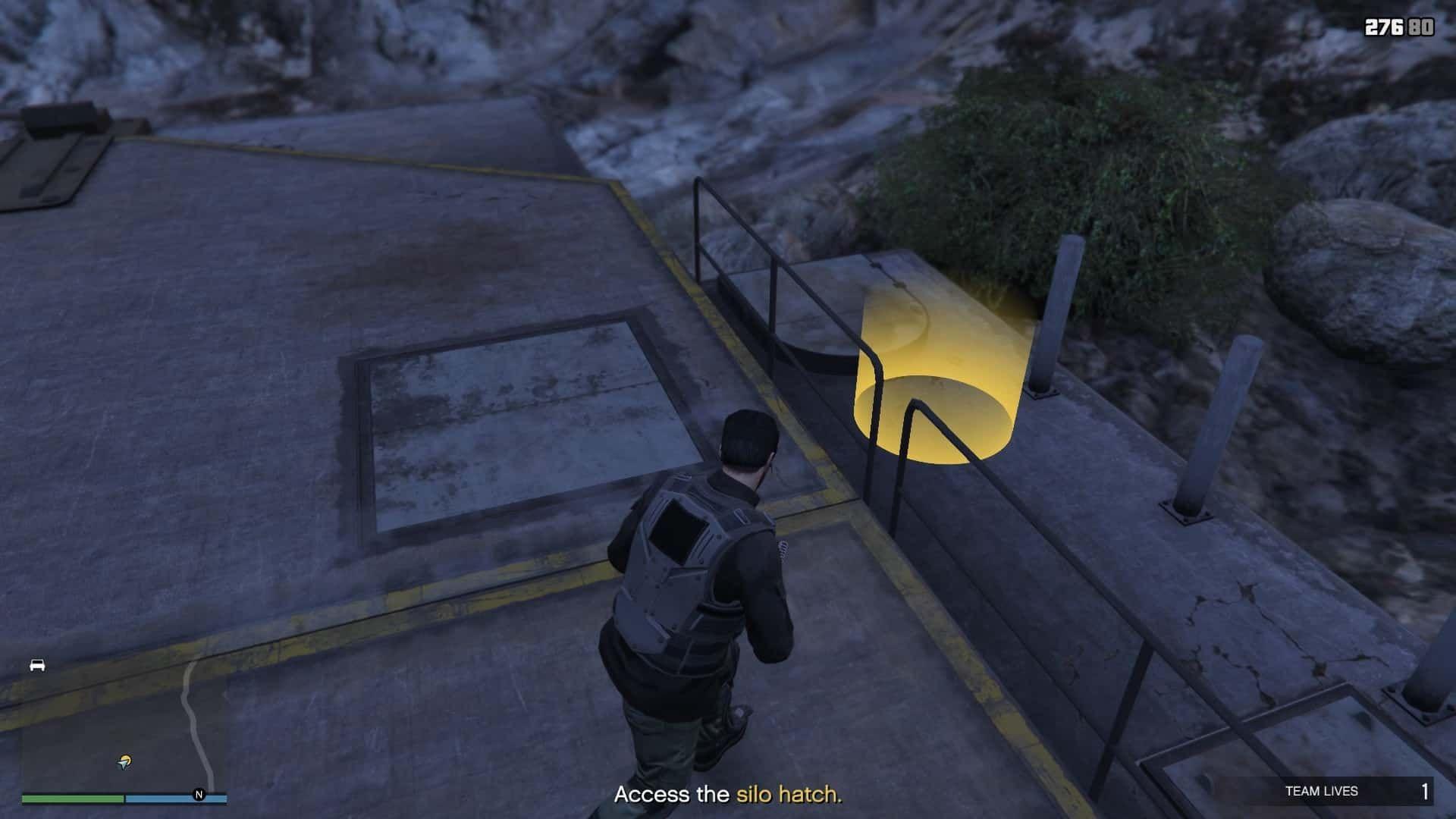
Task: Click the north N marker on minimap
Action: tap(199, 795)
